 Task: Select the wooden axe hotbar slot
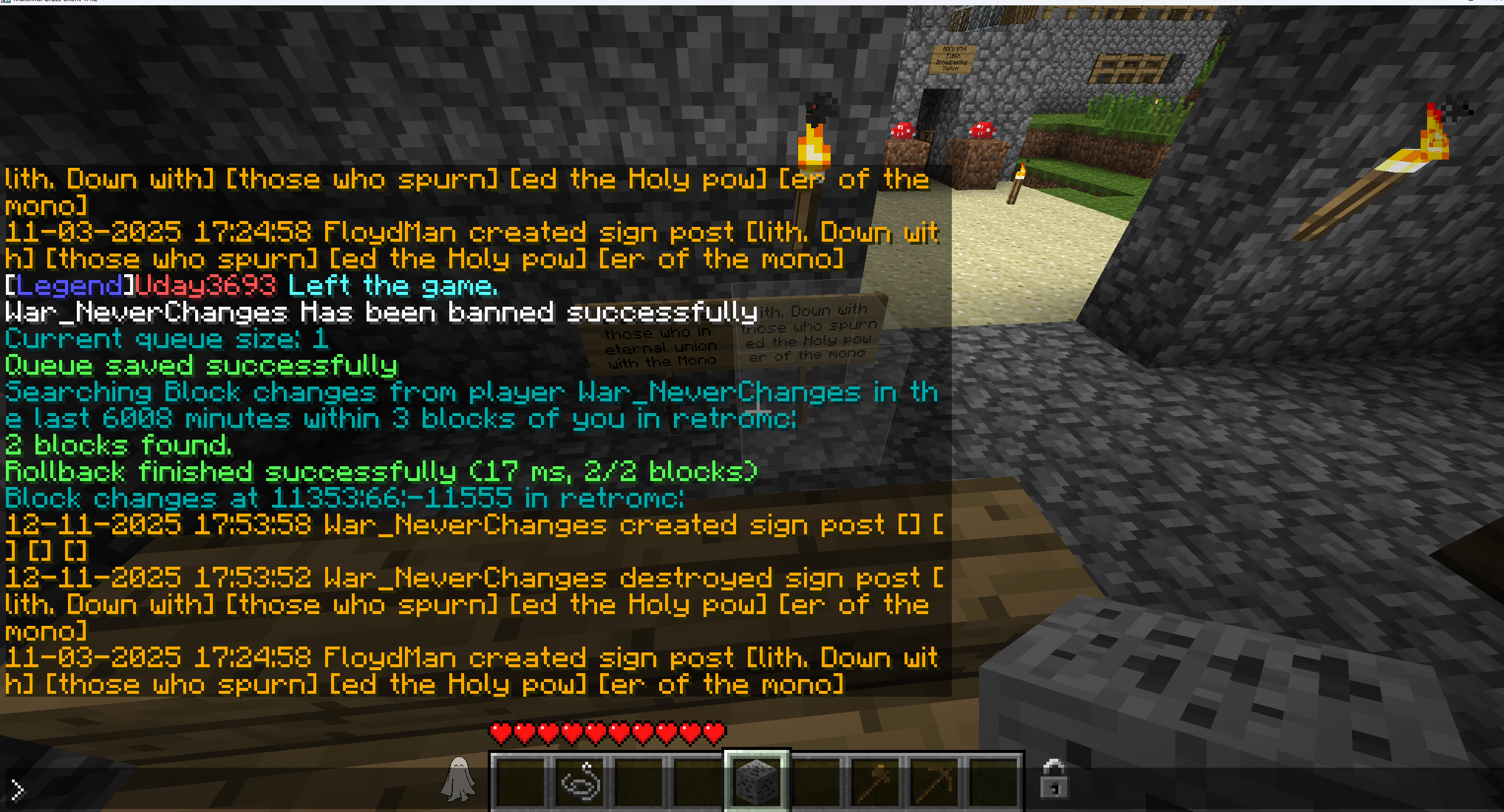click(875, 782)
